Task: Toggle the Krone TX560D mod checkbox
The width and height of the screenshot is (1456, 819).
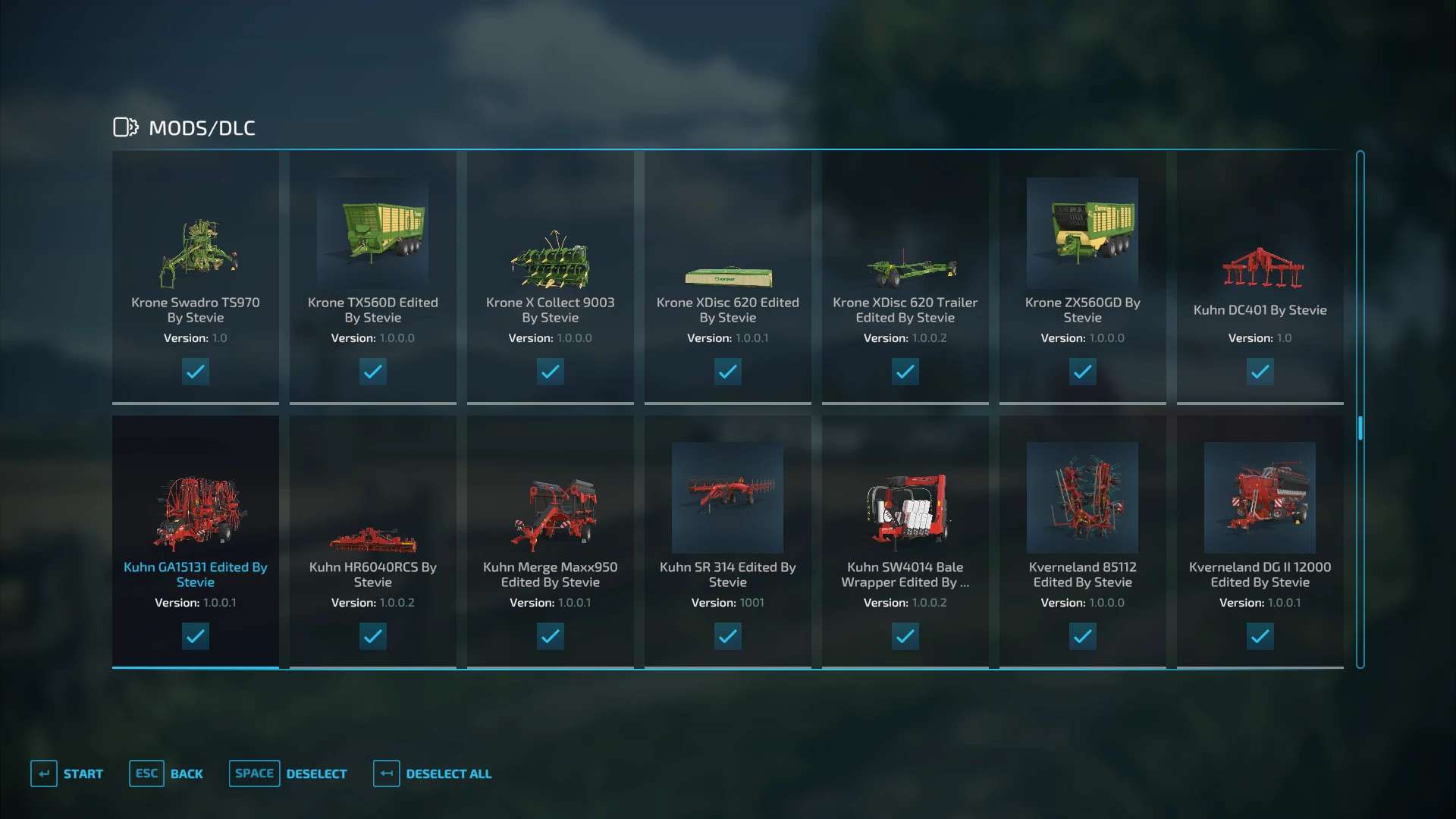Action: (373, 372)
